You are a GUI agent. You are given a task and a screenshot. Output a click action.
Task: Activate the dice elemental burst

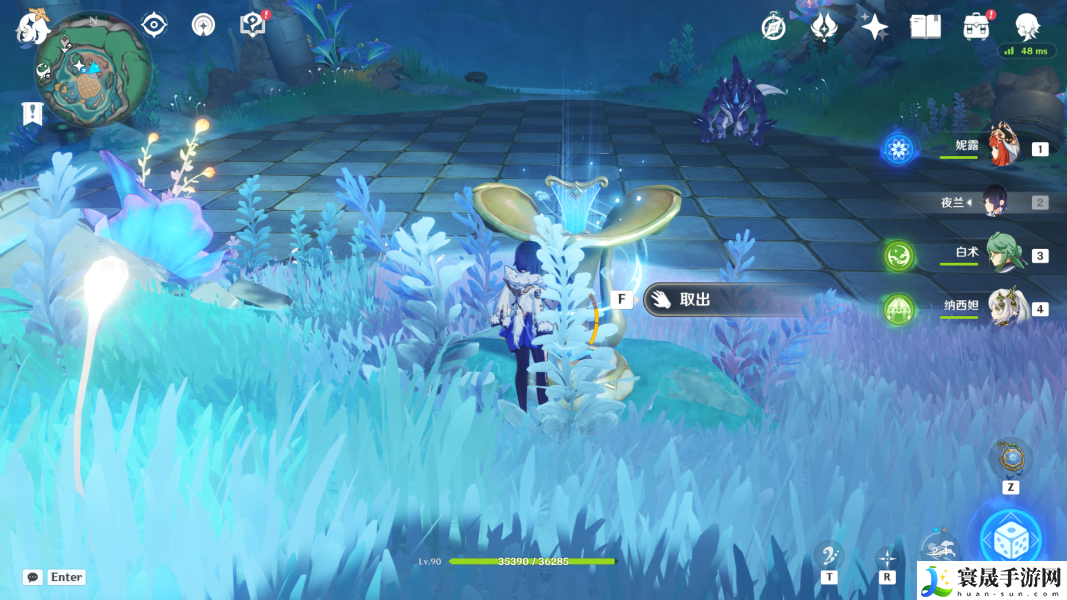point(1010,540)
